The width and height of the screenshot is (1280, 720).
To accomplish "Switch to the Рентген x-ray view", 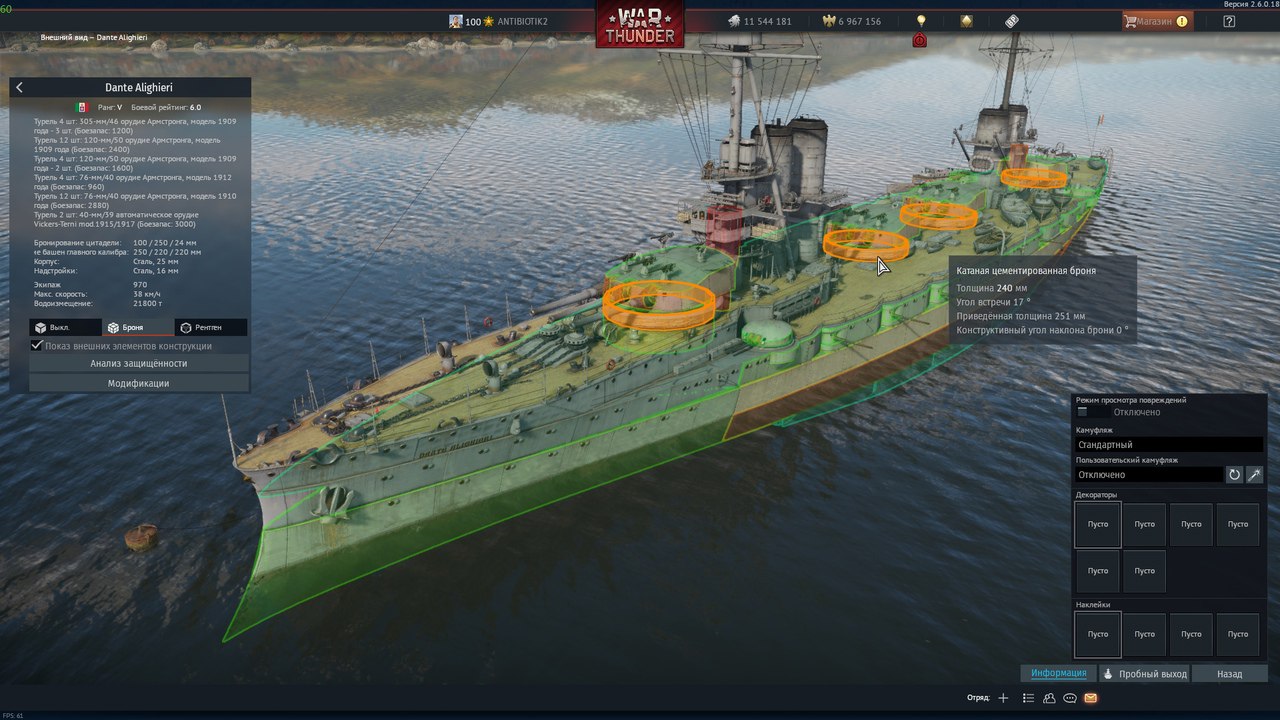I will [x=211, y=327].
